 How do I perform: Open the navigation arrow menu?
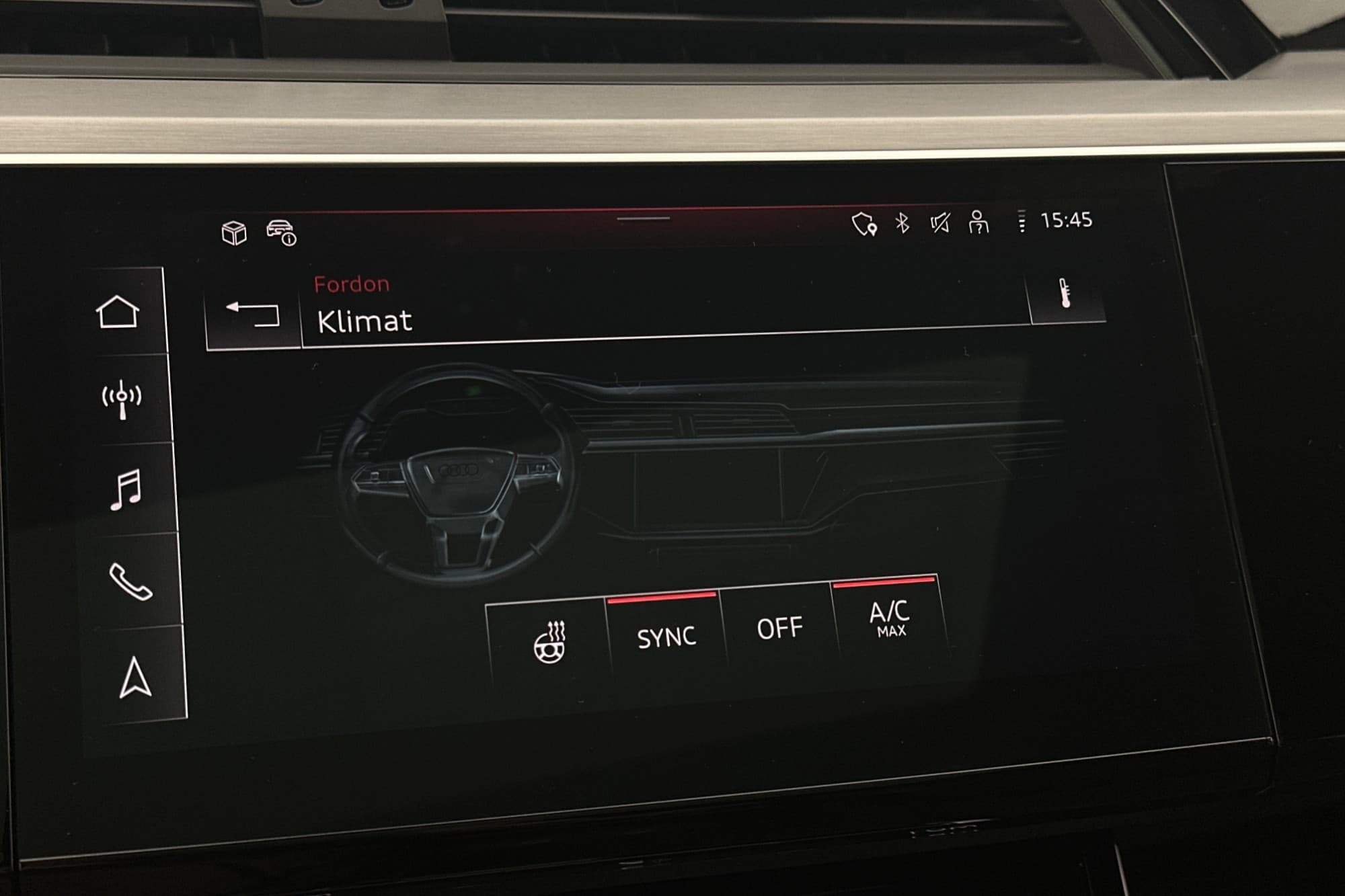tap(135, 677)
